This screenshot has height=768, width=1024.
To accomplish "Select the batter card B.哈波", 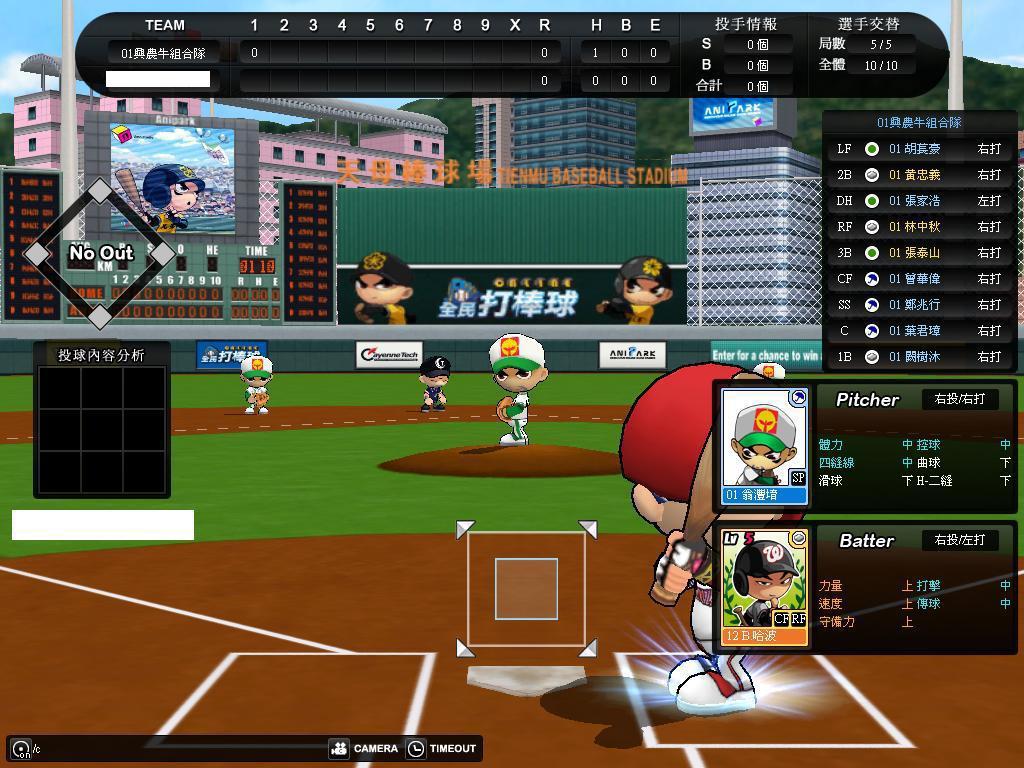I will tap(765, 587).
